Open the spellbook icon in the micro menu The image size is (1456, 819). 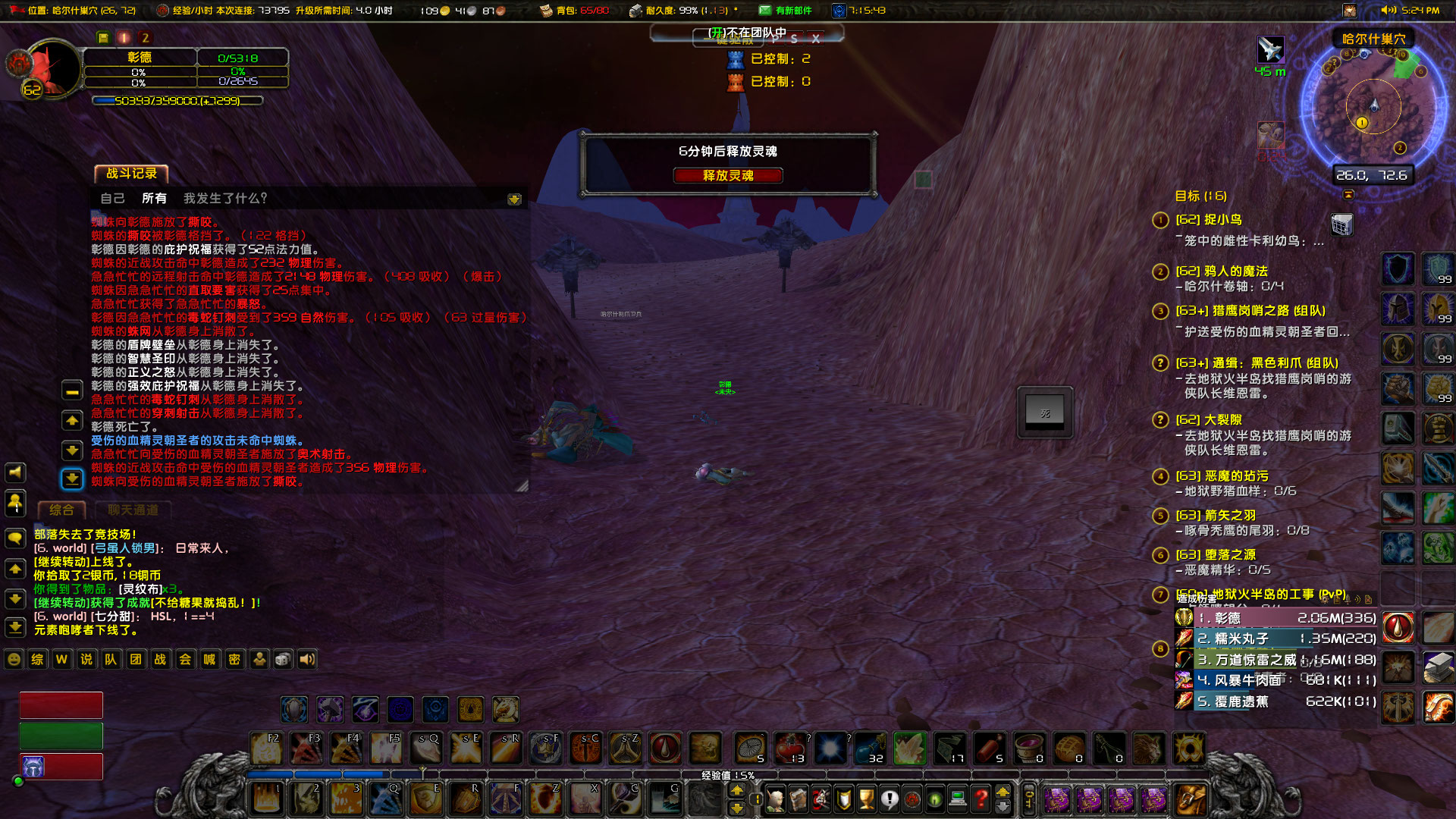(798, 799)
